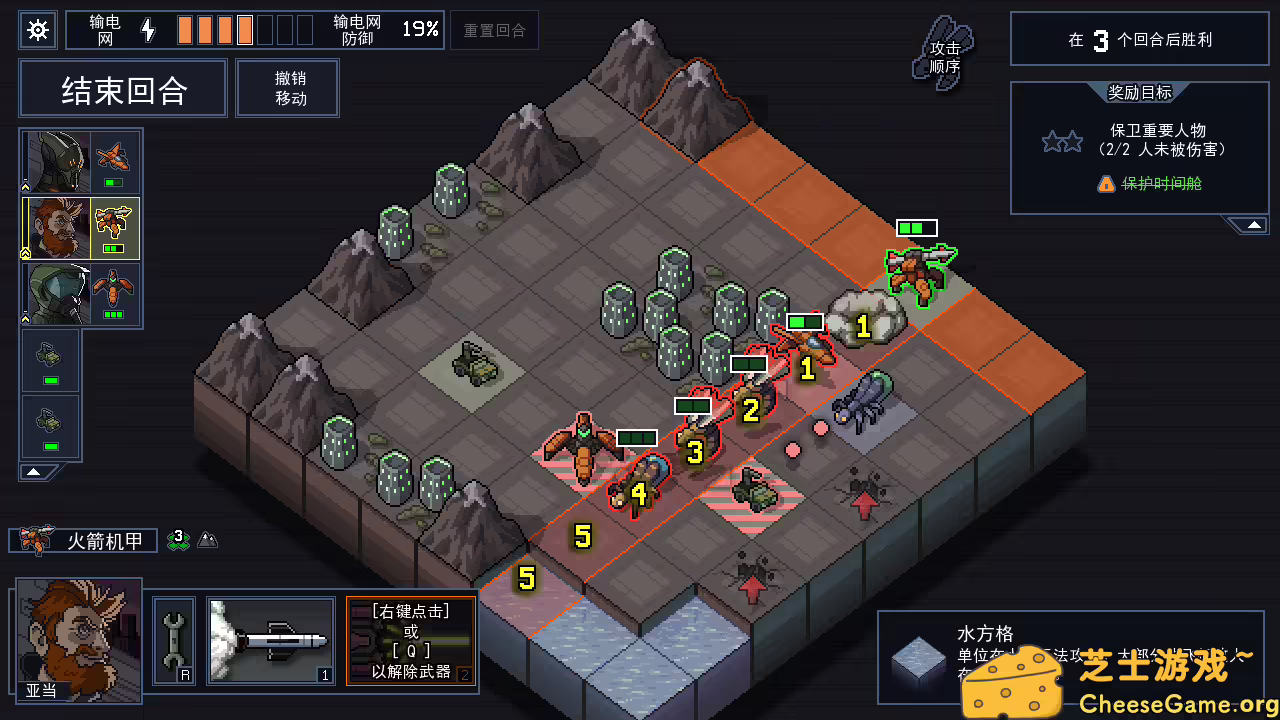Viewport: 1280px width, 720px height.
Task: Click a tank vehicle icon in the sidebar
Action: (x=50, y=357)
